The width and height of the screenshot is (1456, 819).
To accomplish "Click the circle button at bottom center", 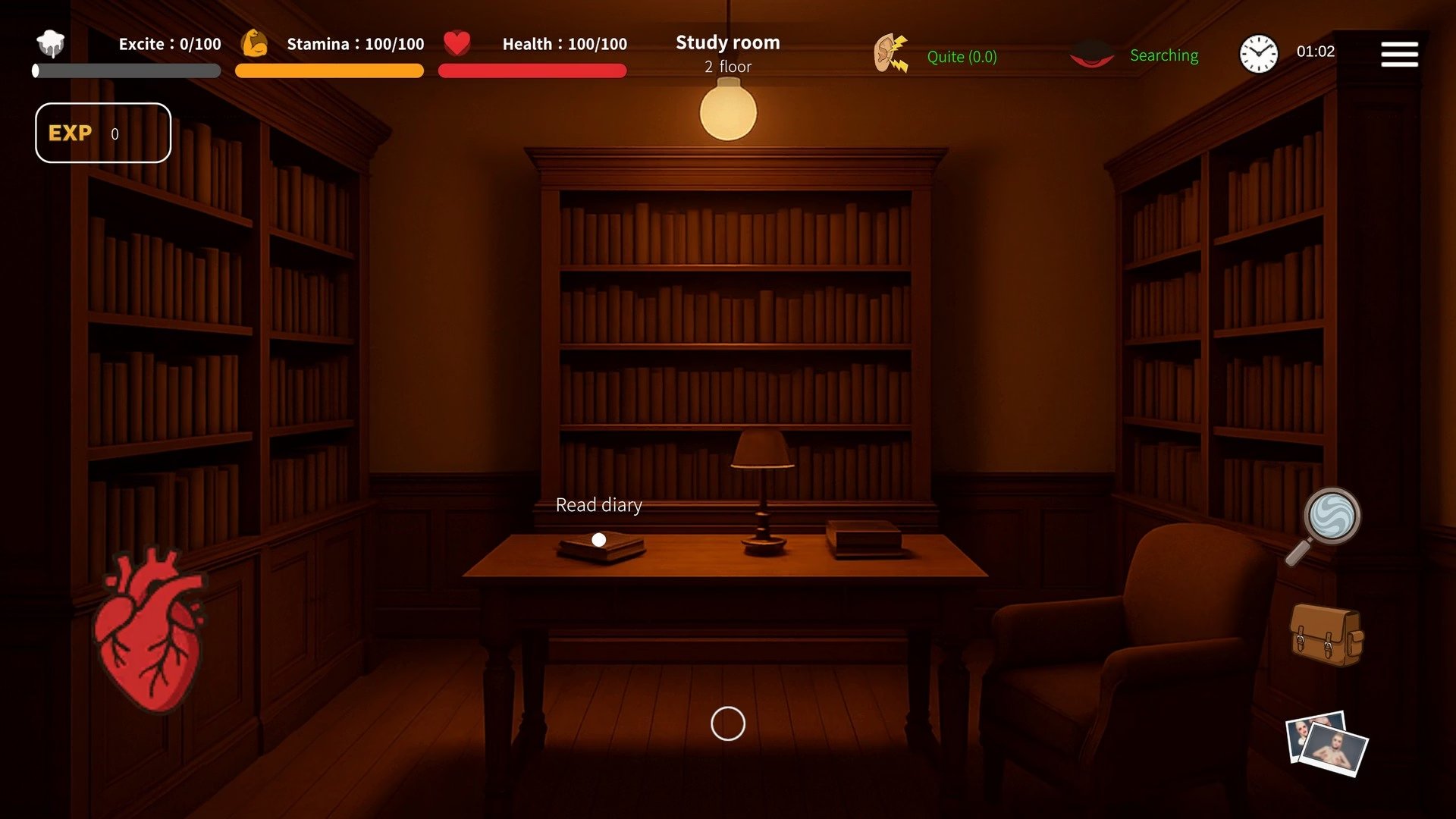I will click(x=728, y=723).
